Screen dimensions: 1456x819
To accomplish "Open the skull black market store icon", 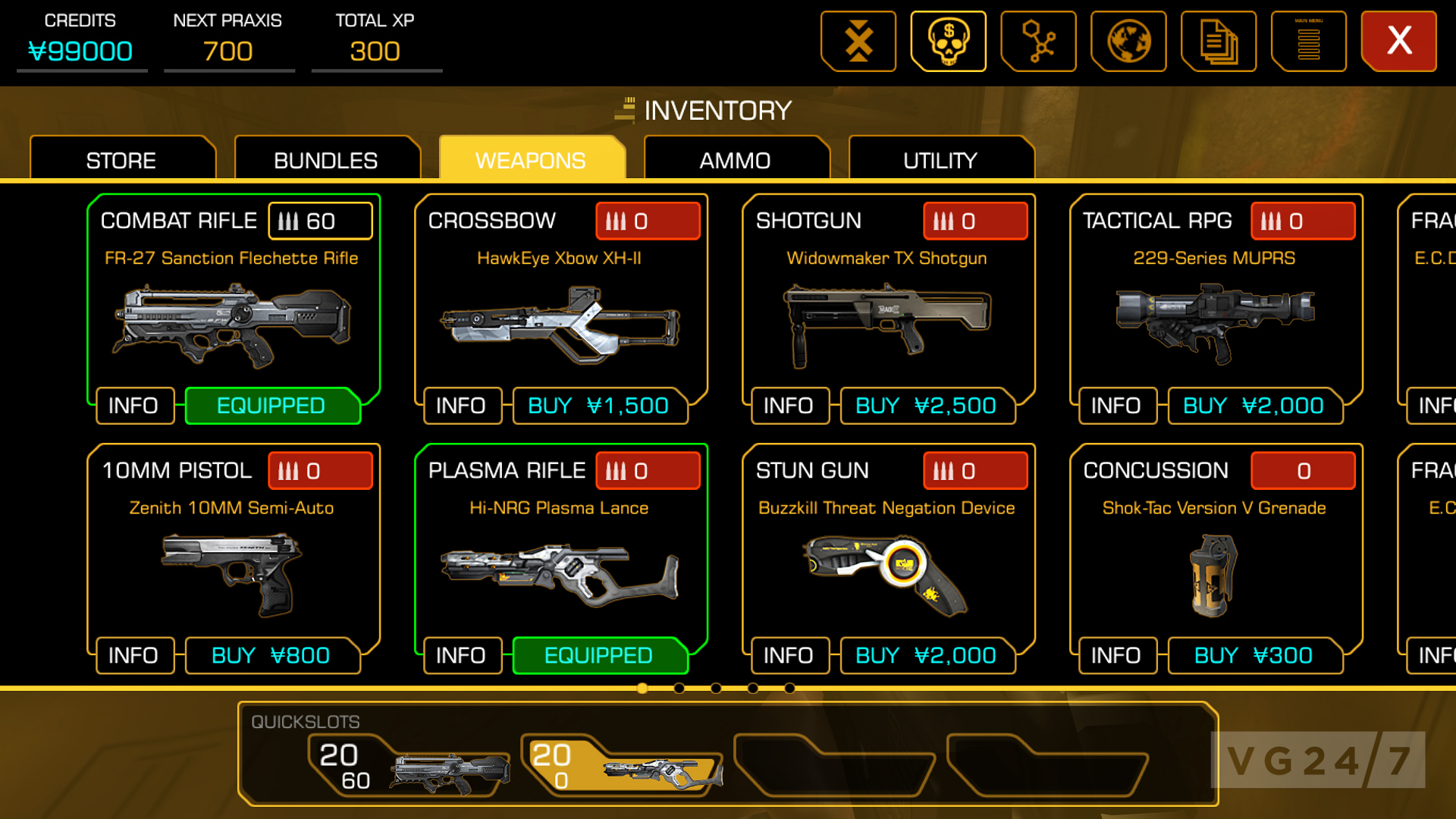I will pyautogui.click(x=948, y=41).
